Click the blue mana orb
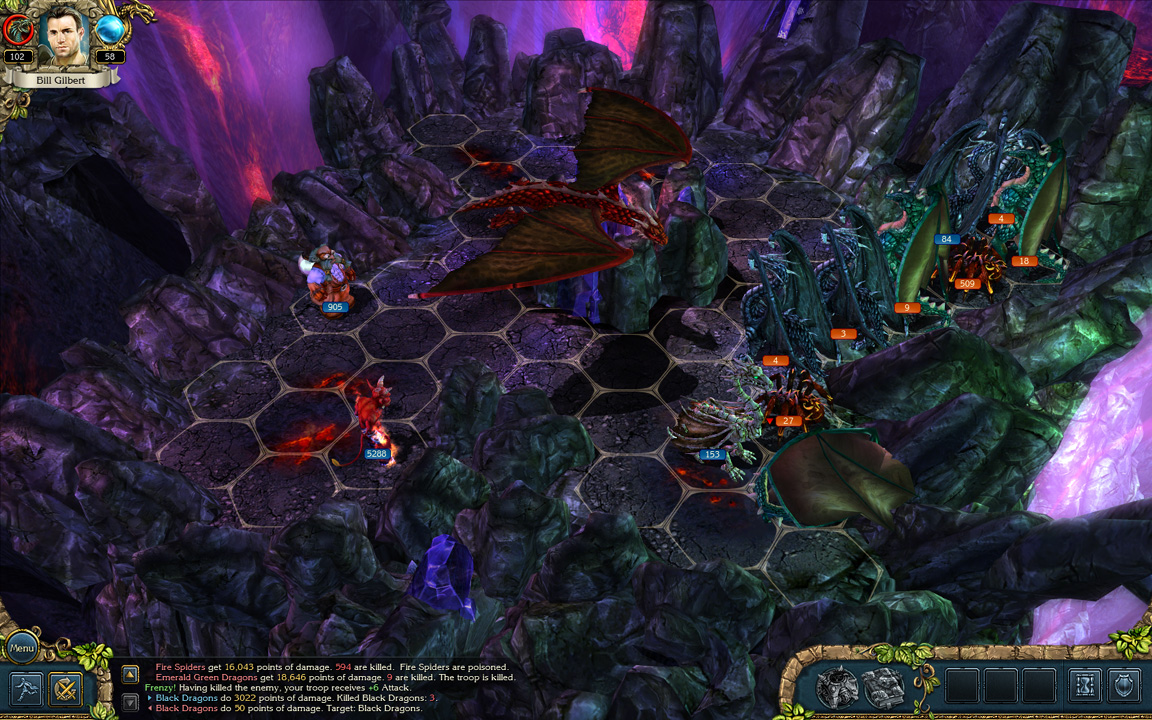The width and height of the screenshot is (1152, 720). pyautogui.click(x=109, y=32)
